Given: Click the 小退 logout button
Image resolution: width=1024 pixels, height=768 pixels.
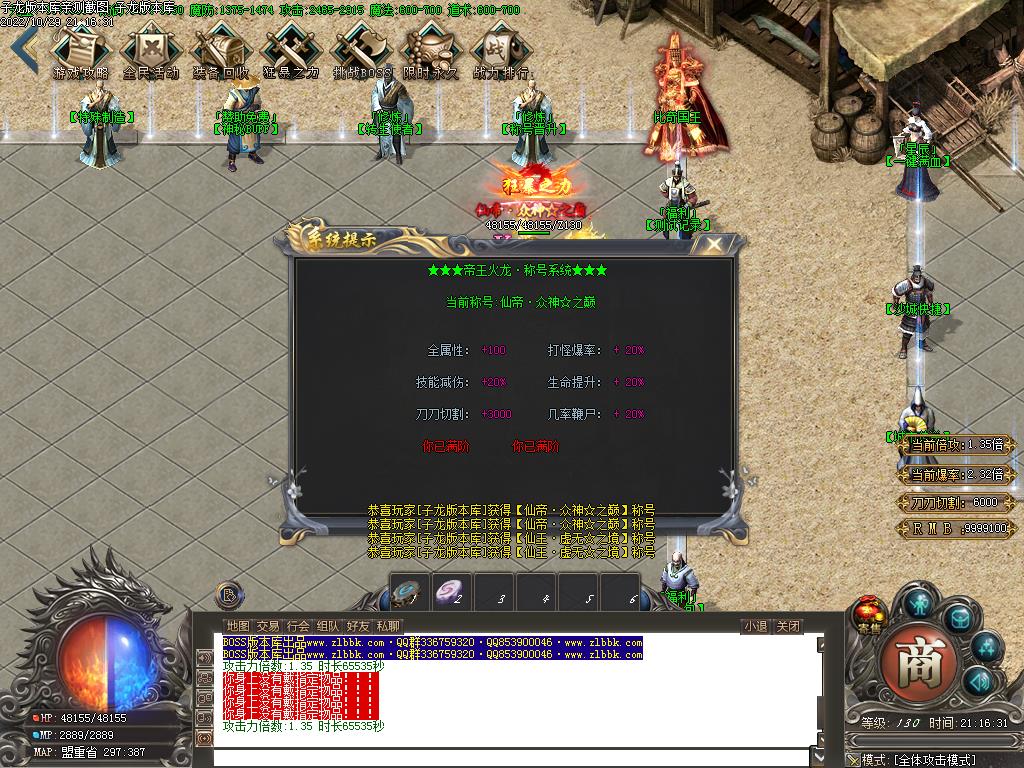Looking at the screenshot, I should [x=755, y=627].
